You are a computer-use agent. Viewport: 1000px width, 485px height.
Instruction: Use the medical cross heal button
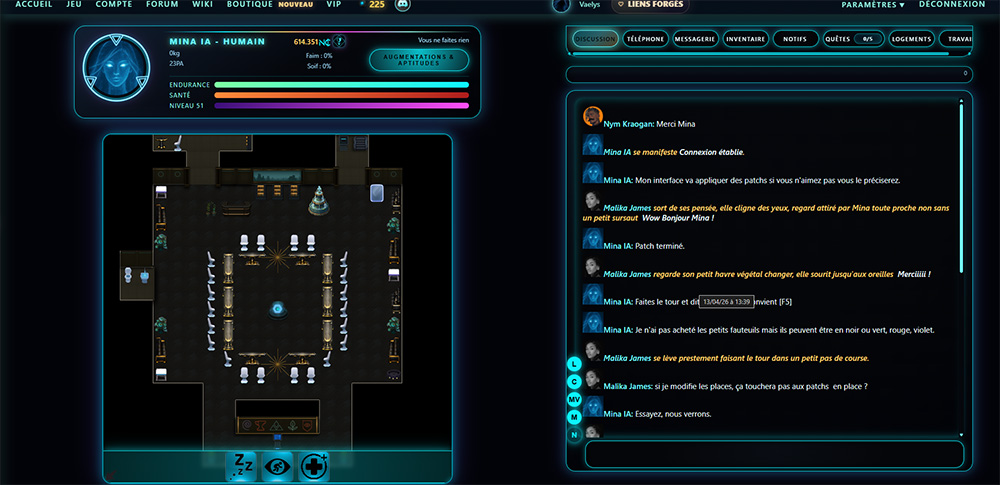(314, 466)
